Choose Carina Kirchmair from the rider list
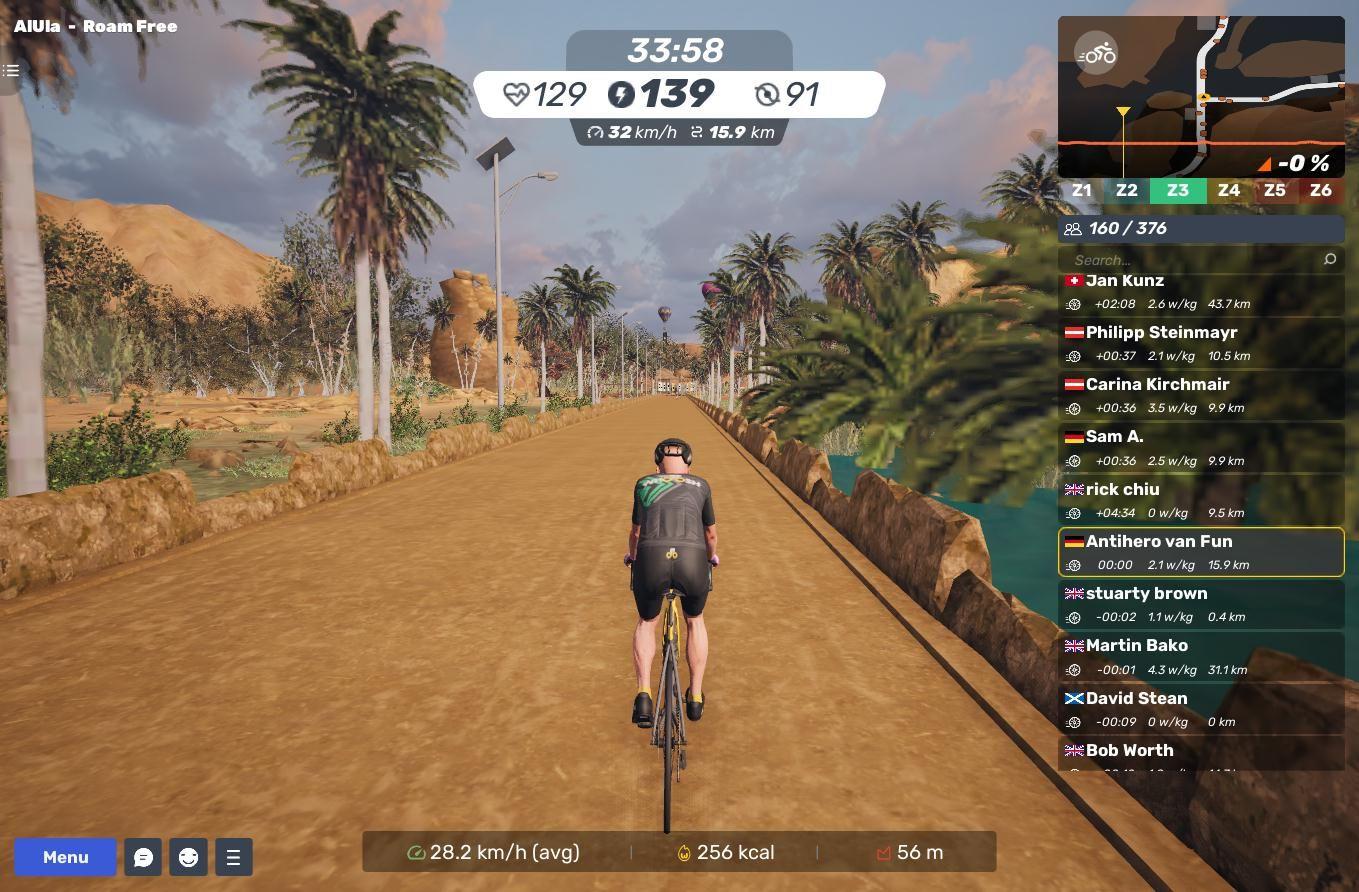 pyautogui.click(x=1200, y=395)
